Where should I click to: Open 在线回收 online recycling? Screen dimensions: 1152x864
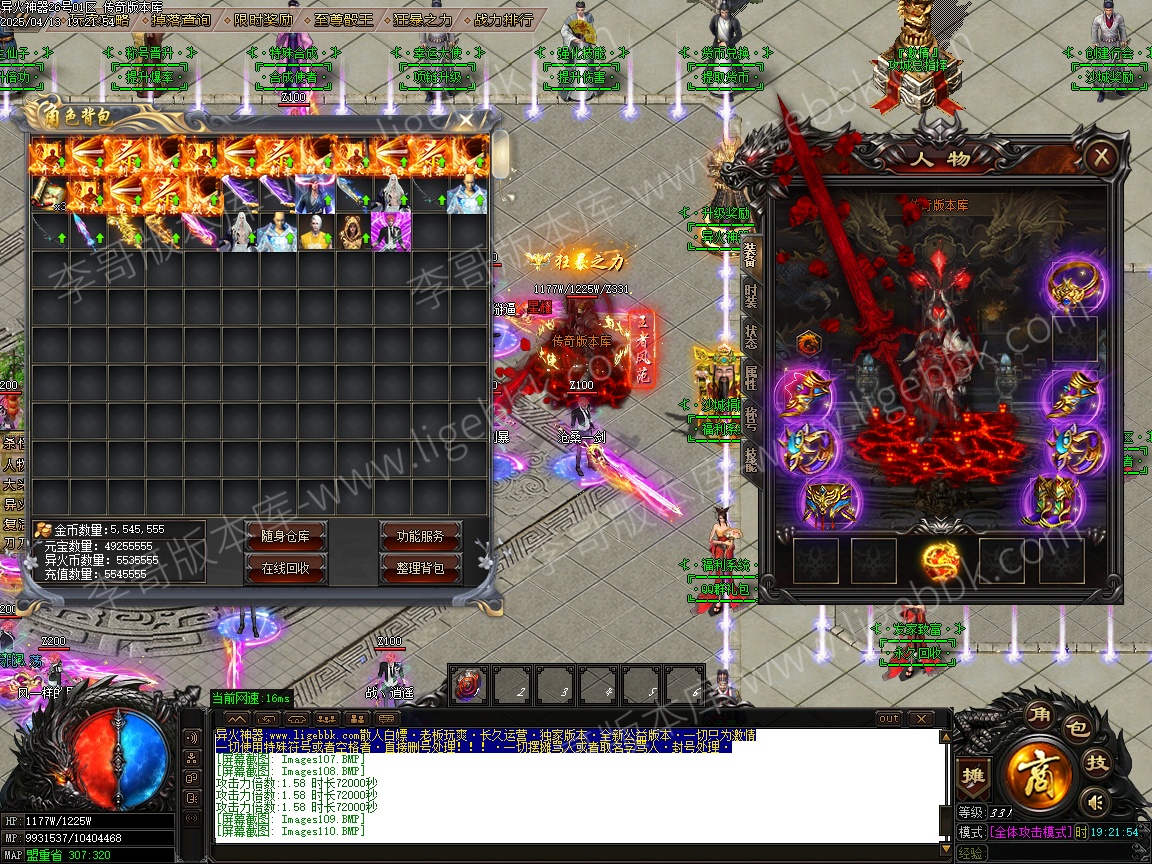286,568
